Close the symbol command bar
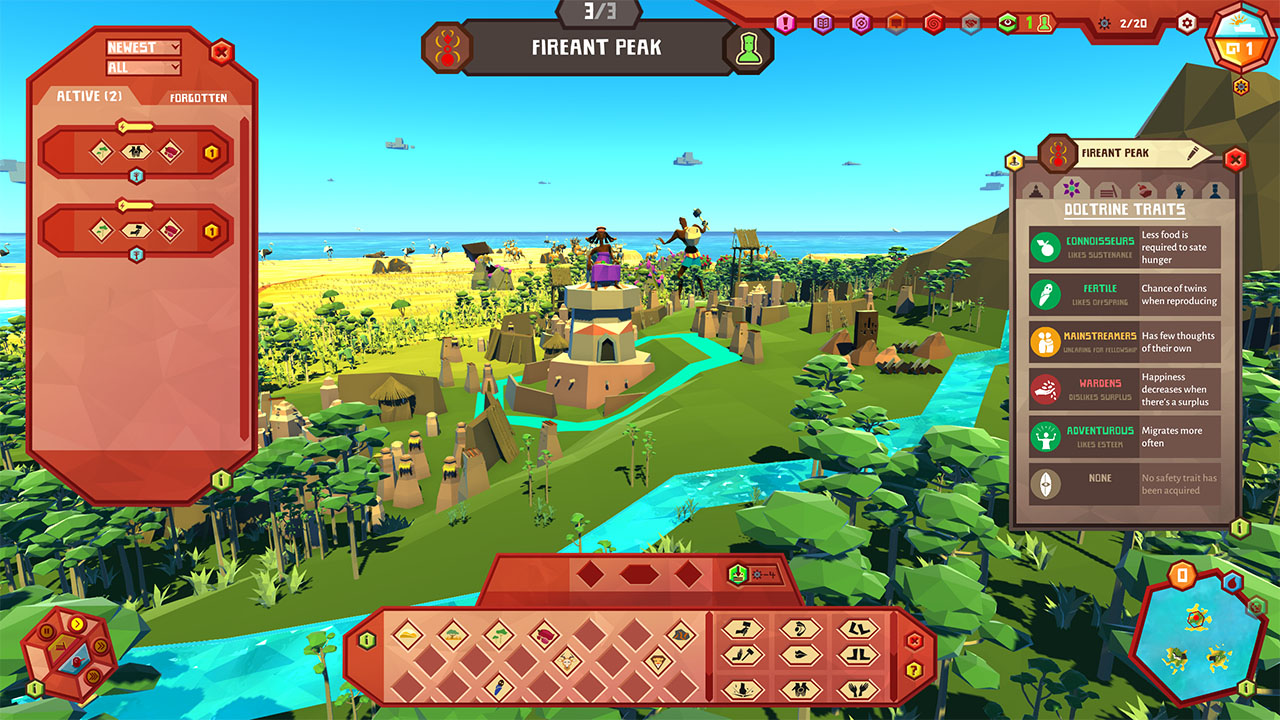 click(913, 641)
